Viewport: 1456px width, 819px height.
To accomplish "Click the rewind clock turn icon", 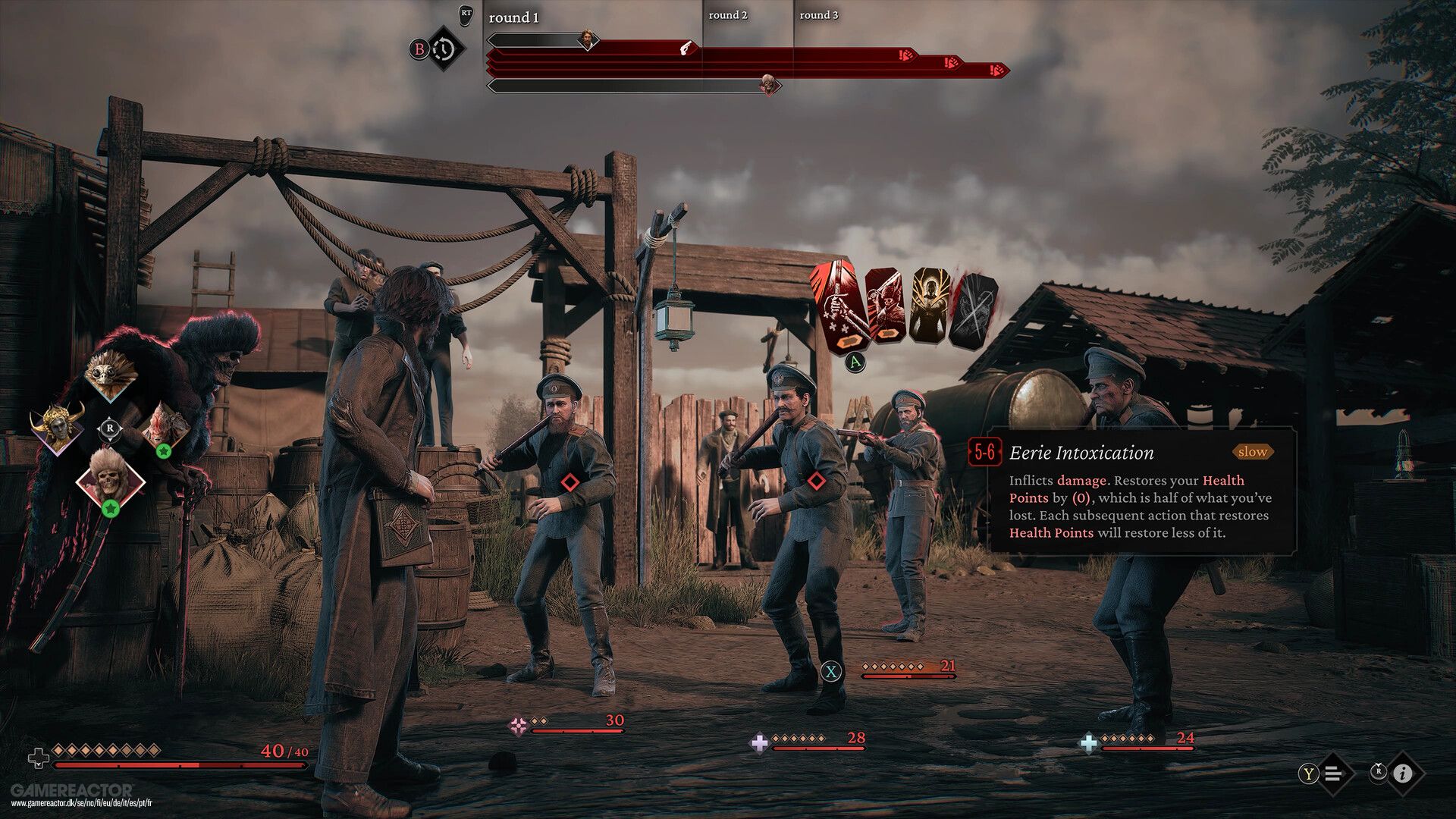I will 444,49.
